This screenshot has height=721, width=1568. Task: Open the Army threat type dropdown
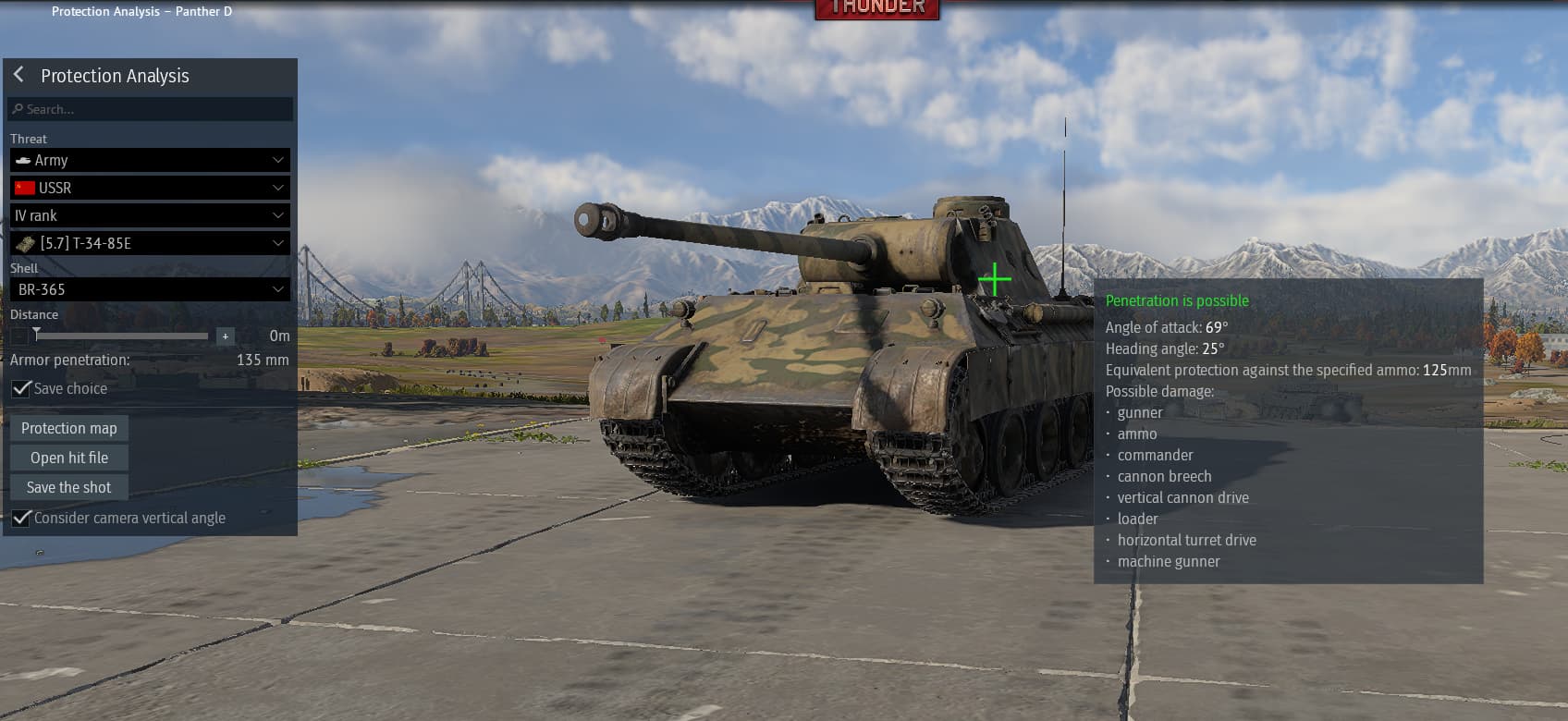(150, 160)
